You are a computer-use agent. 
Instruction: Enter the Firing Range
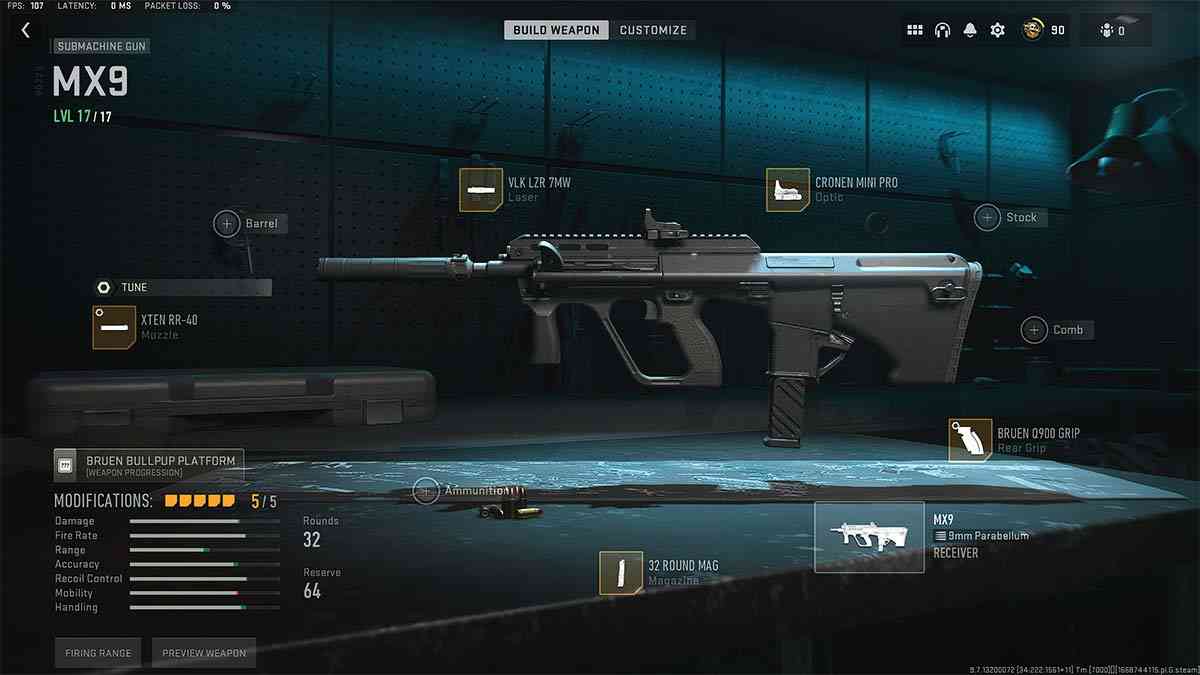click(98, 653)
